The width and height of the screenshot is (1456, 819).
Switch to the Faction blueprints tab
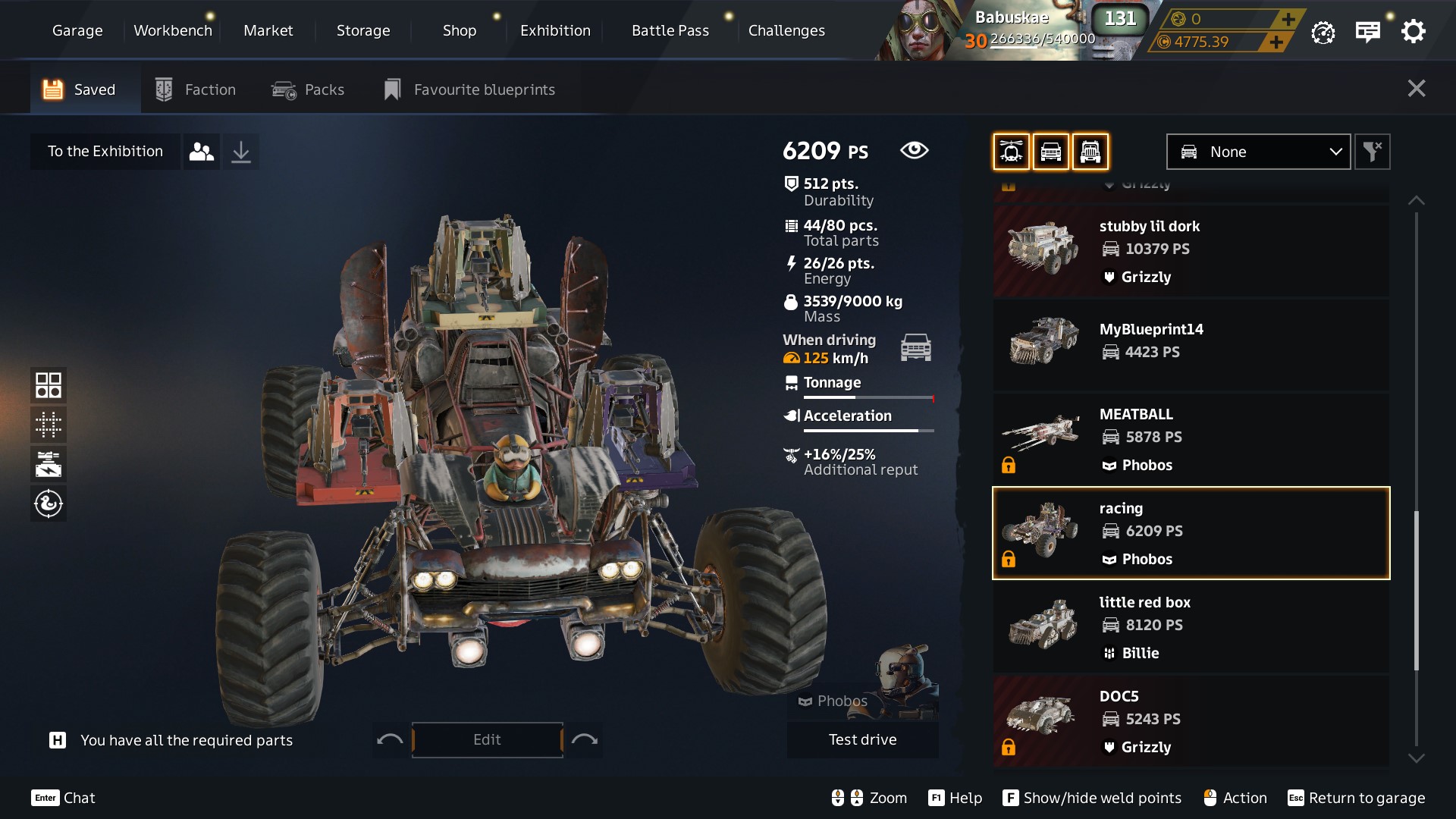tap(196, 89)
